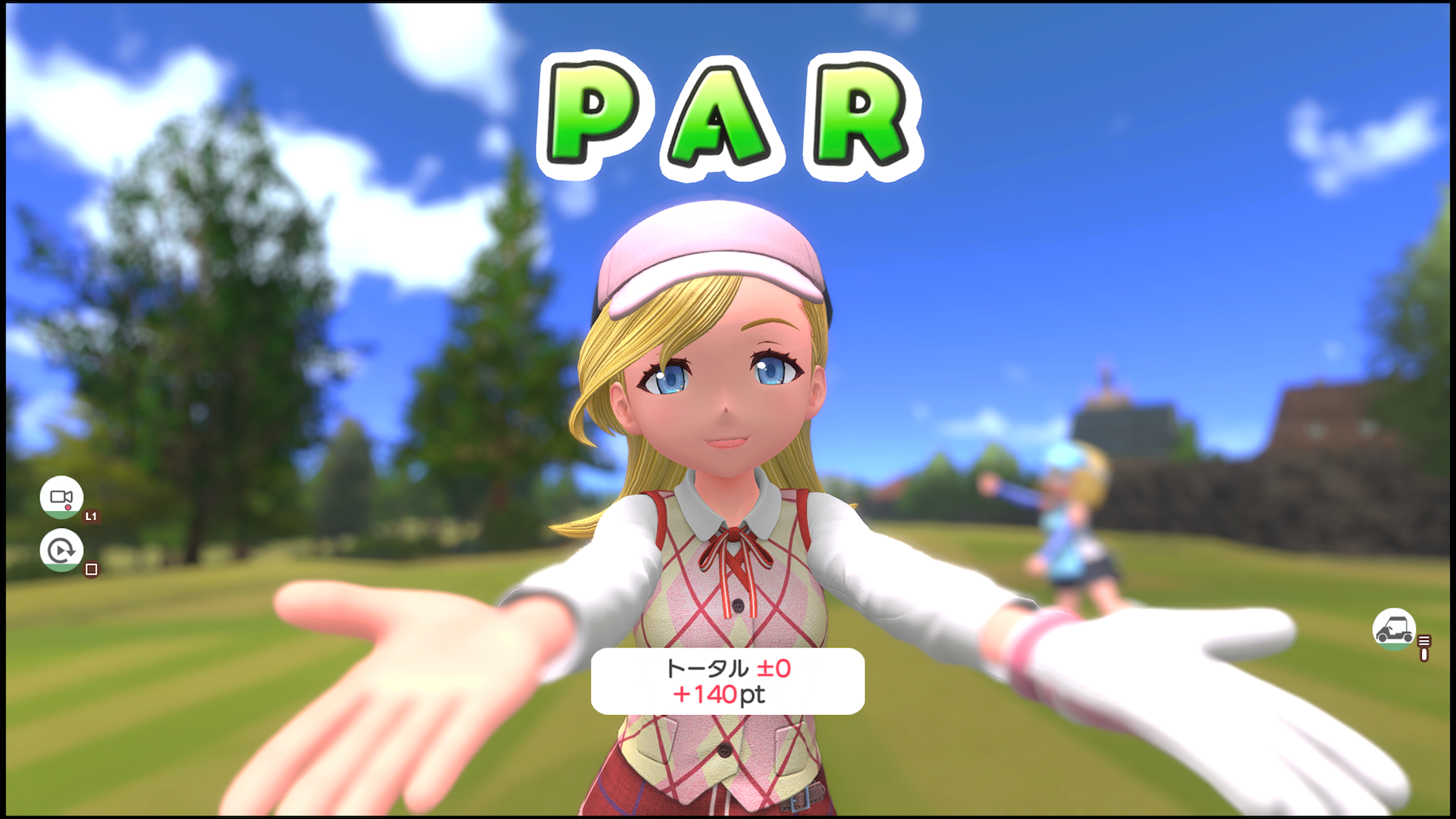Click the cart's white circular background badge
1456x819 pixels.
click(1394, 629)
